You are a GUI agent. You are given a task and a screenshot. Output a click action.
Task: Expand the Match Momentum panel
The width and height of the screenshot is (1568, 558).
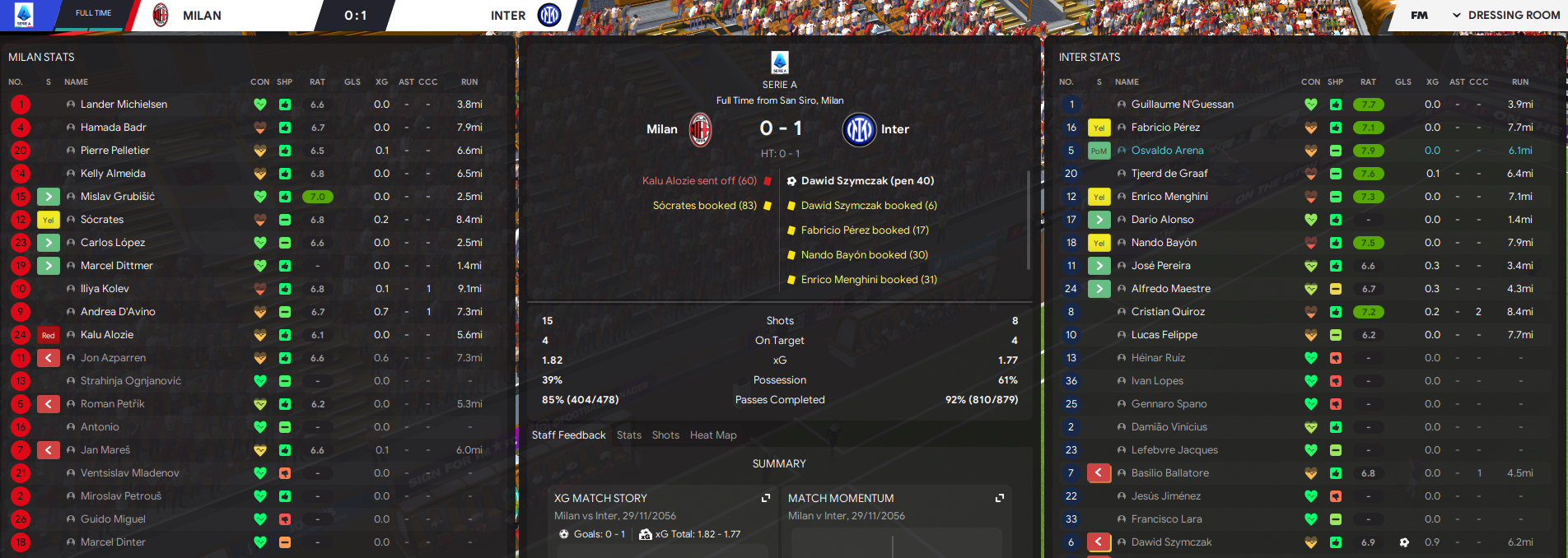(1000, 498)
